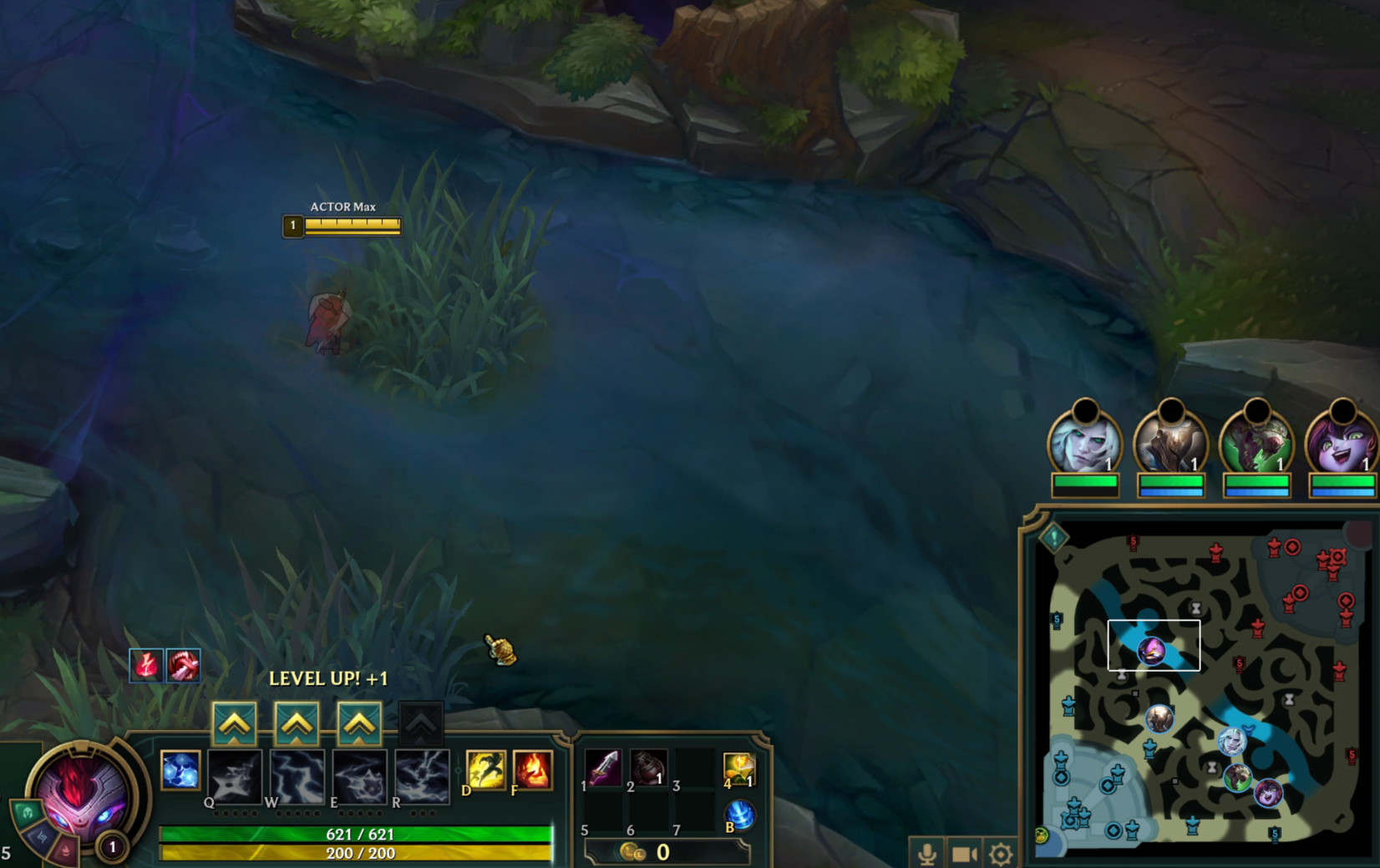Open the gear settings menu
This screenshot has height=868, width=1380.
pos(1000,854)
